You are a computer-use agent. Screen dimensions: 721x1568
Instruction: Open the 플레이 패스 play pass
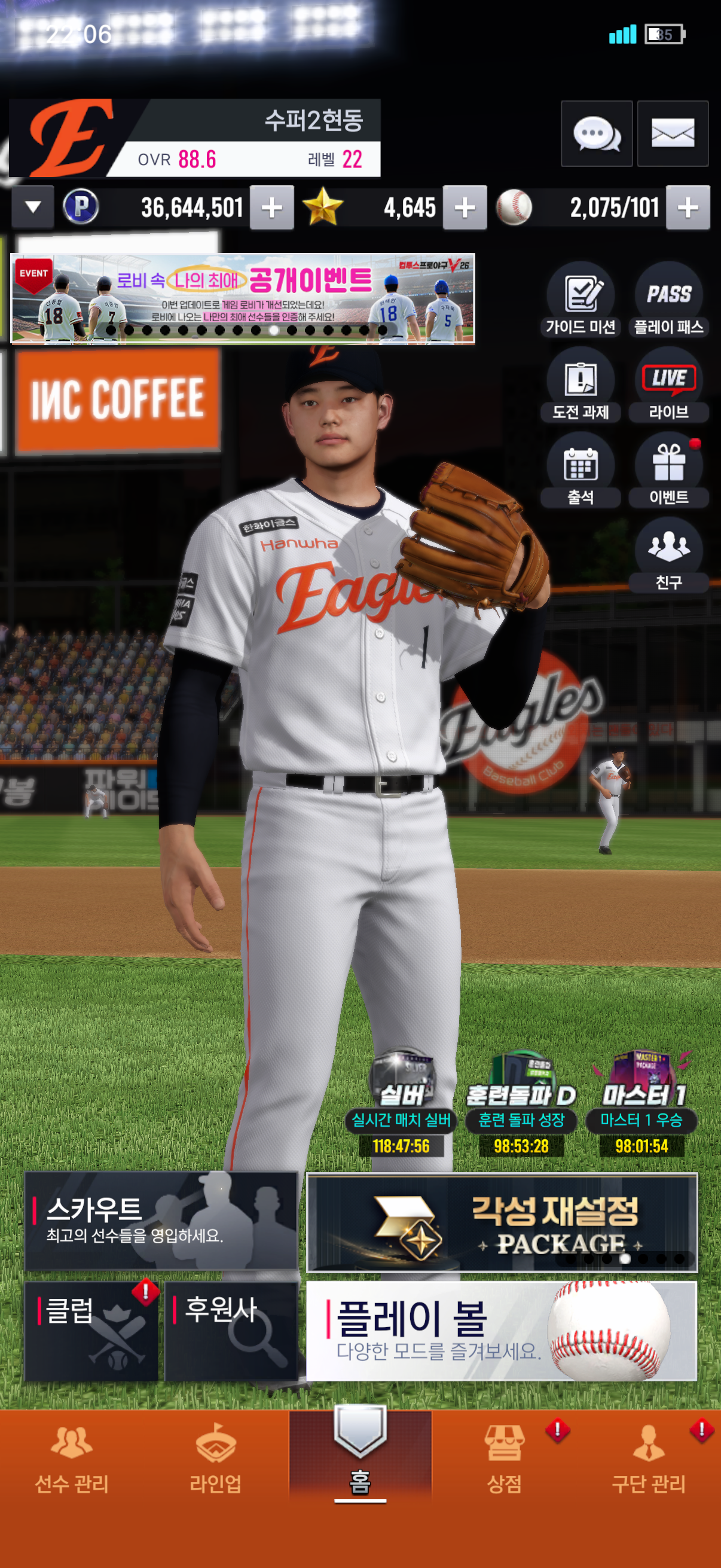coord(668,300)
